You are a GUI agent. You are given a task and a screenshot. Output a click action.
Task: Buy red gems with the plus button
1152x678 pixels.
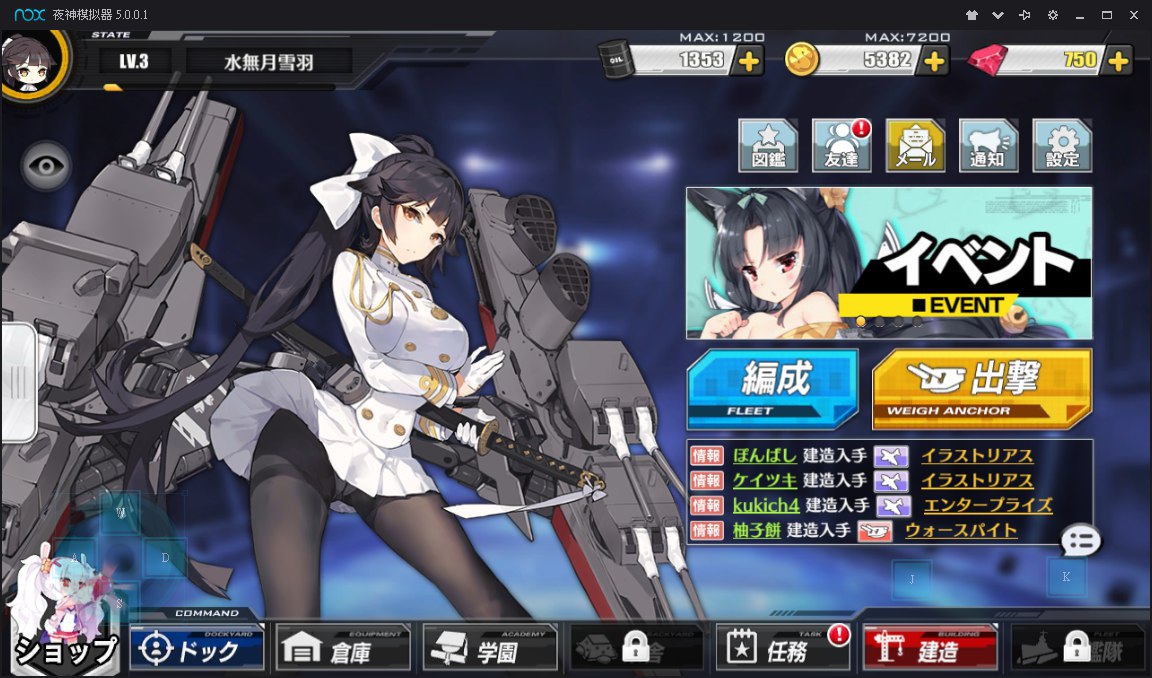pyautogui.click(x=1118, y=60)
